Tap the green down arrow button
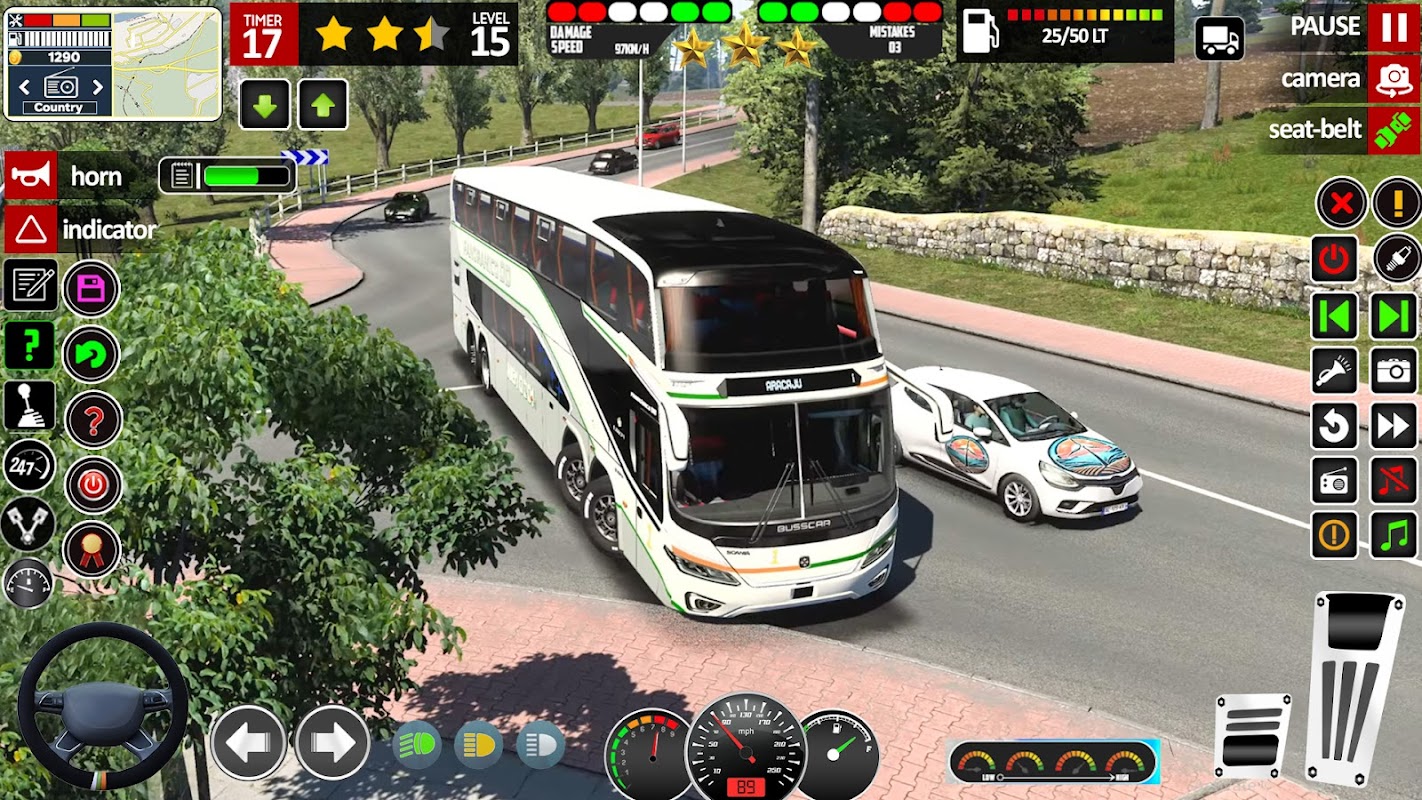Viewport: 1422px width, 800px height. click(265, 105)
